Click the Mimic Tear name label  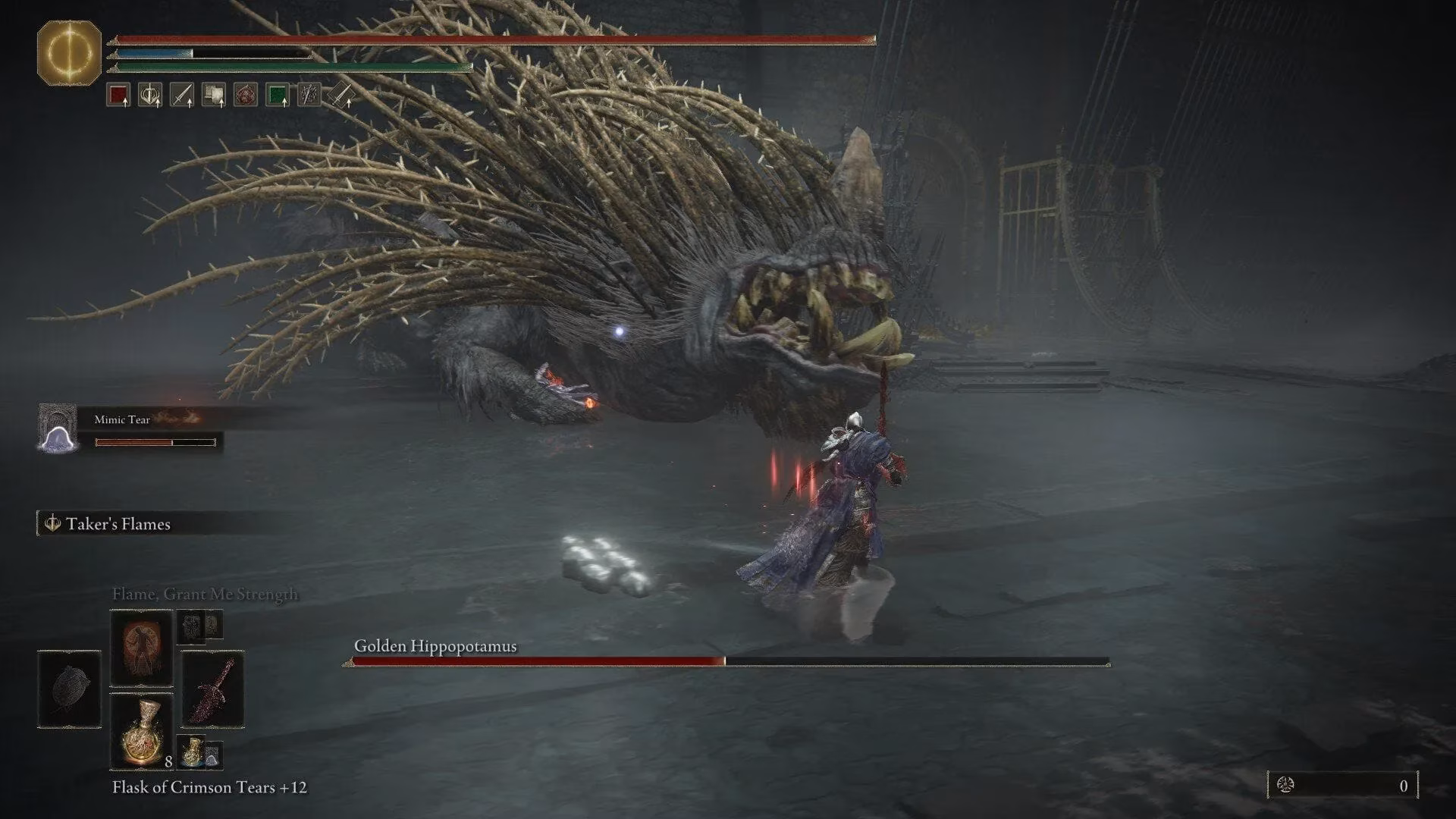[x=122, y=419]
